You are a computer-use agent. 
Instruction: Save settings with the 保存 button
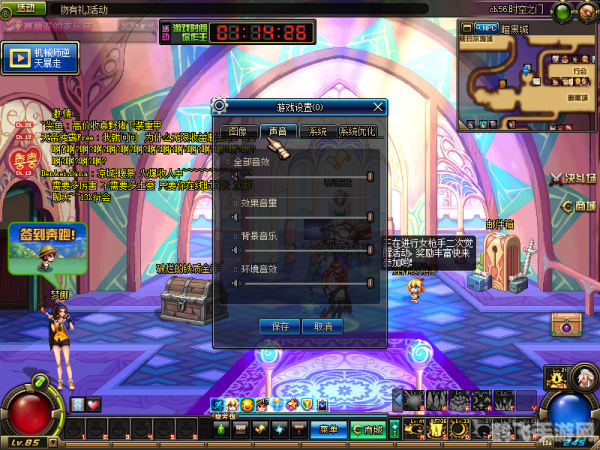coord(280,326)
